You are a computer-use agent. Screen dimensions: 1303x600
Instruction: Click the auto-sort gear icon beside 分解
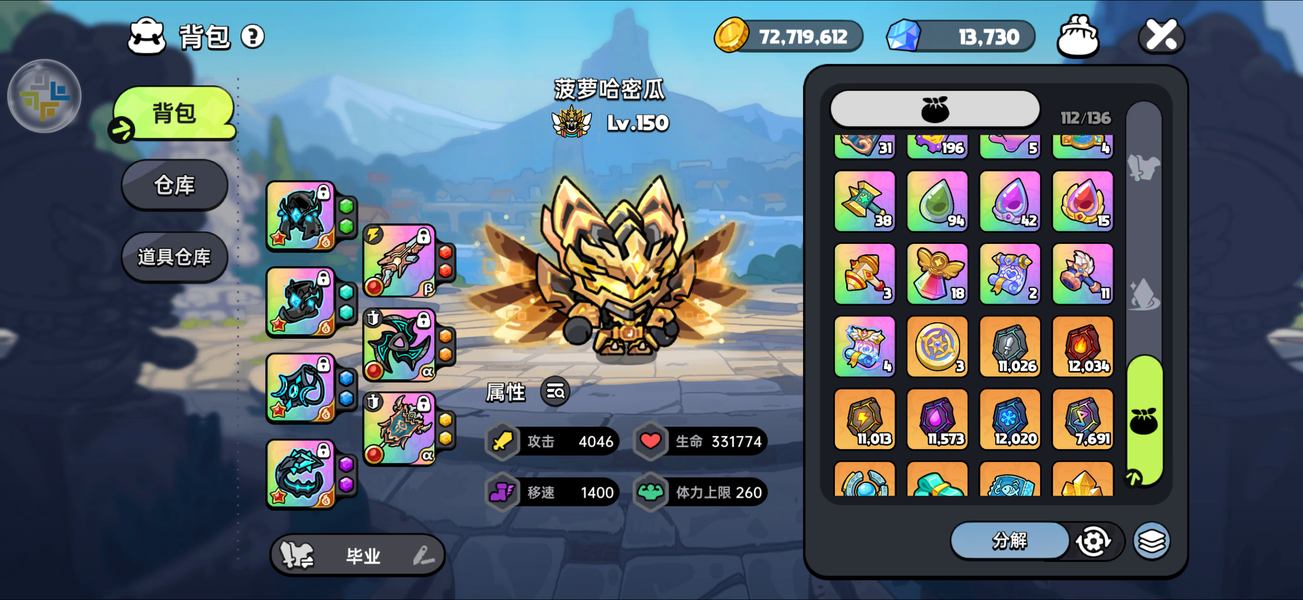(x=1093, y=541)
